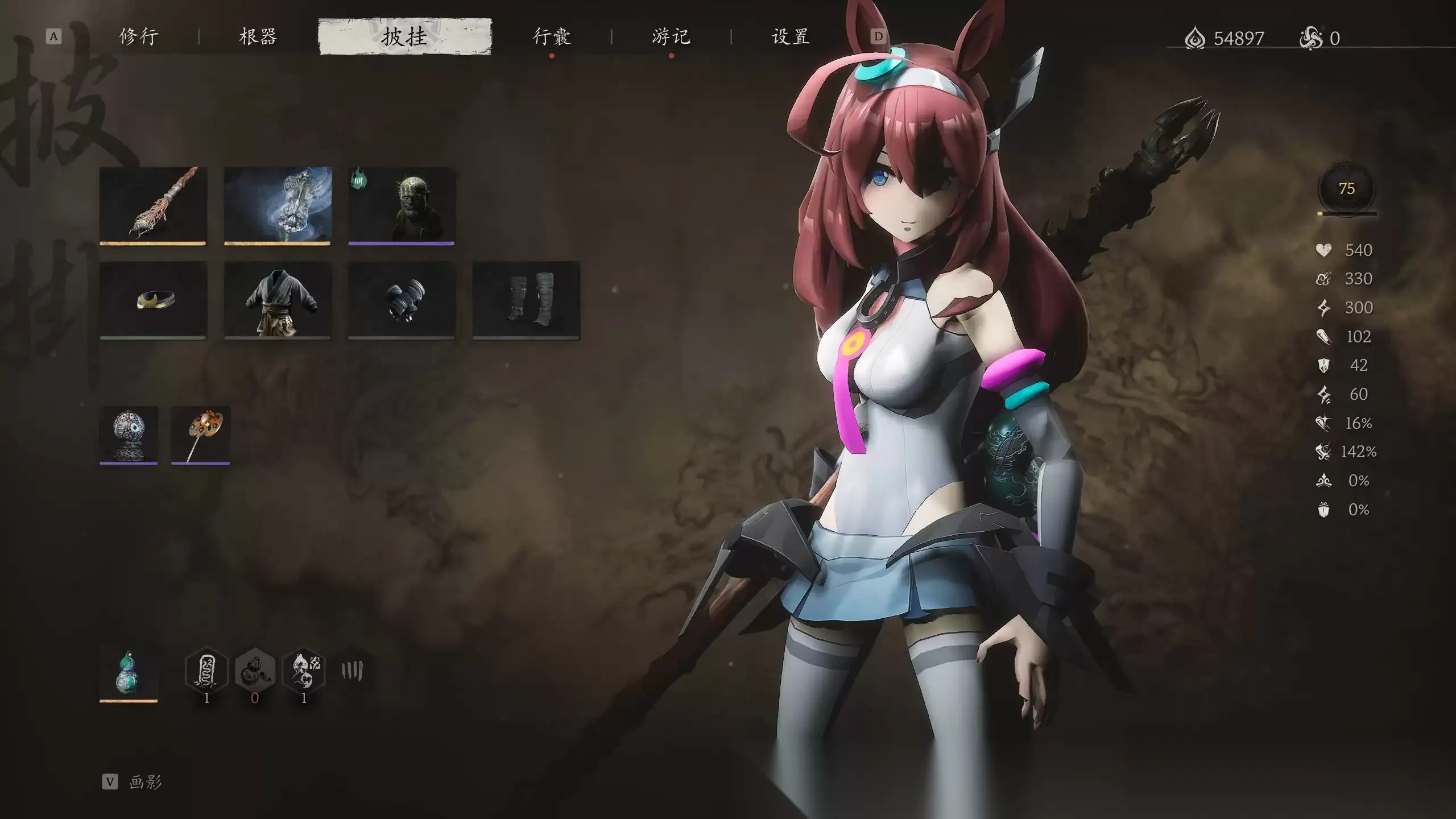Select the silver sphere curio slot
1456x819 pixels.
coord(129,435)
